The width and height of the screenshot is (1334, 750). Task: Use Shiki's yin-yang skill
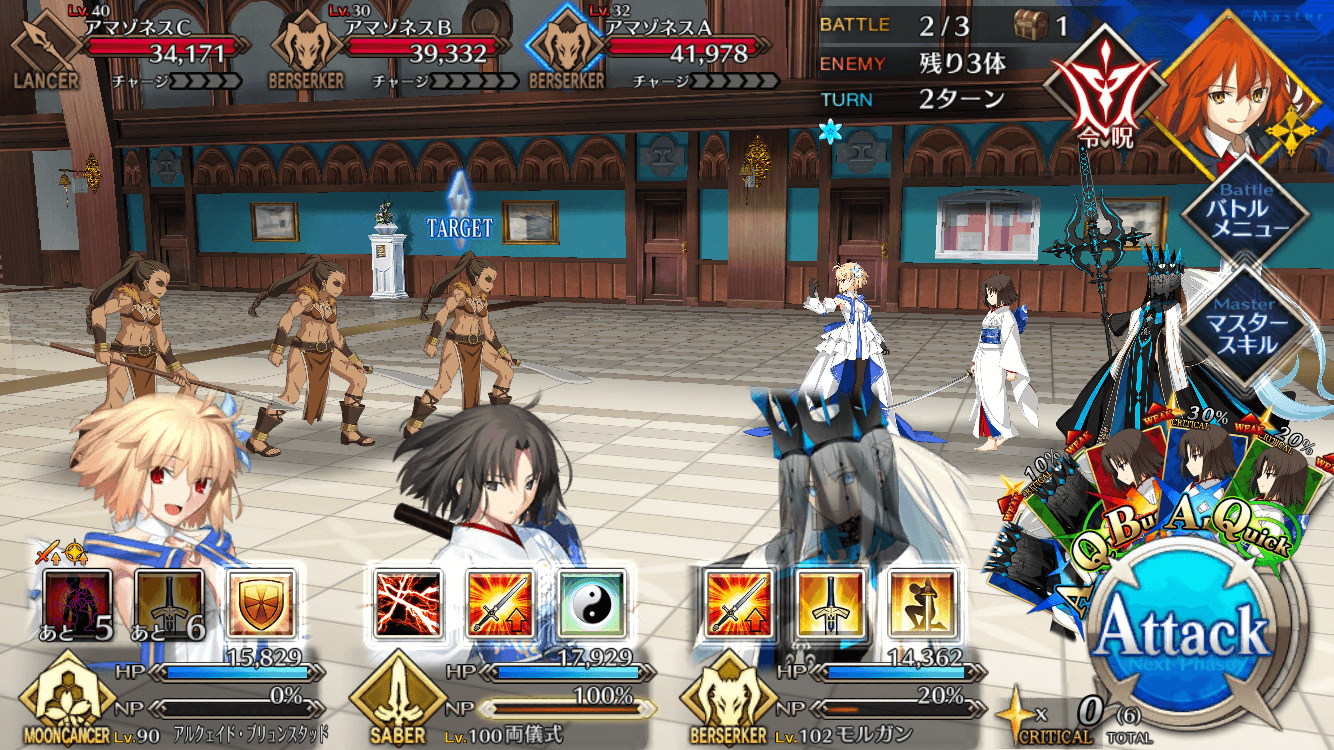click(591, 604)
